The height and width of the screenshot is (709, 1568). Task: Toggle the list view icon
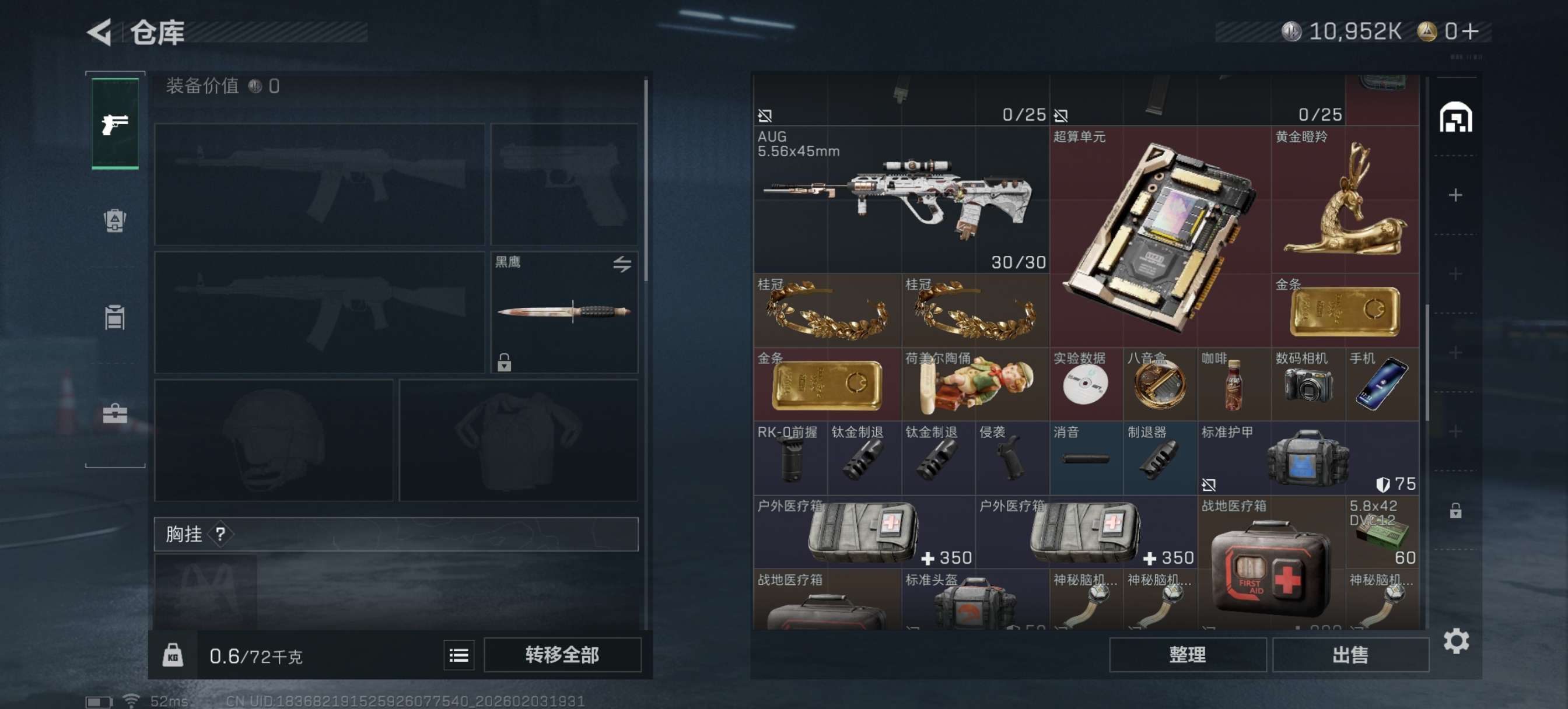(x=459, y=655)
